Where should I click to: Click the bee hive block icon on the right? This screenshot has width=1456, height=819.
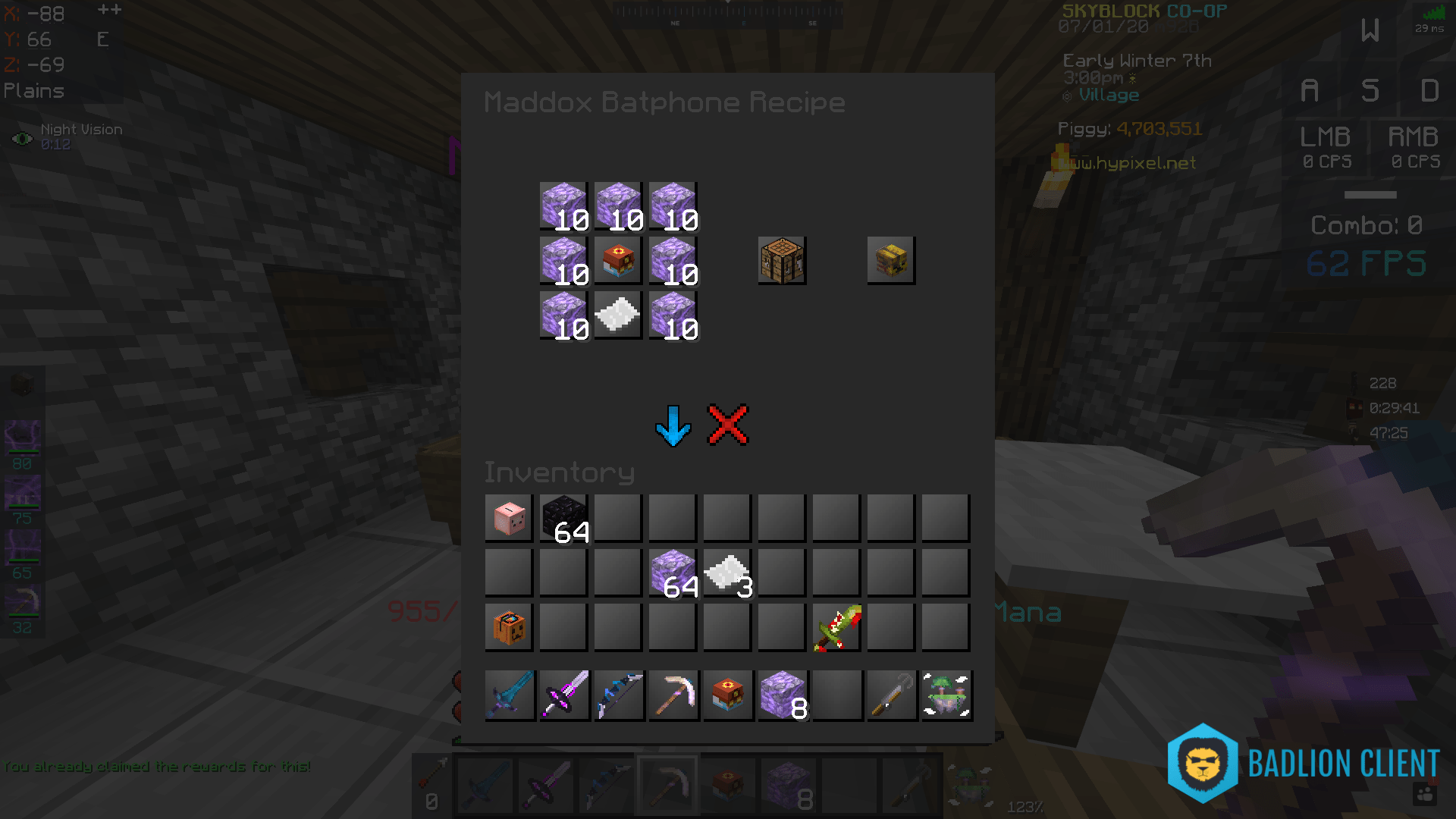[x=891, y=260]
